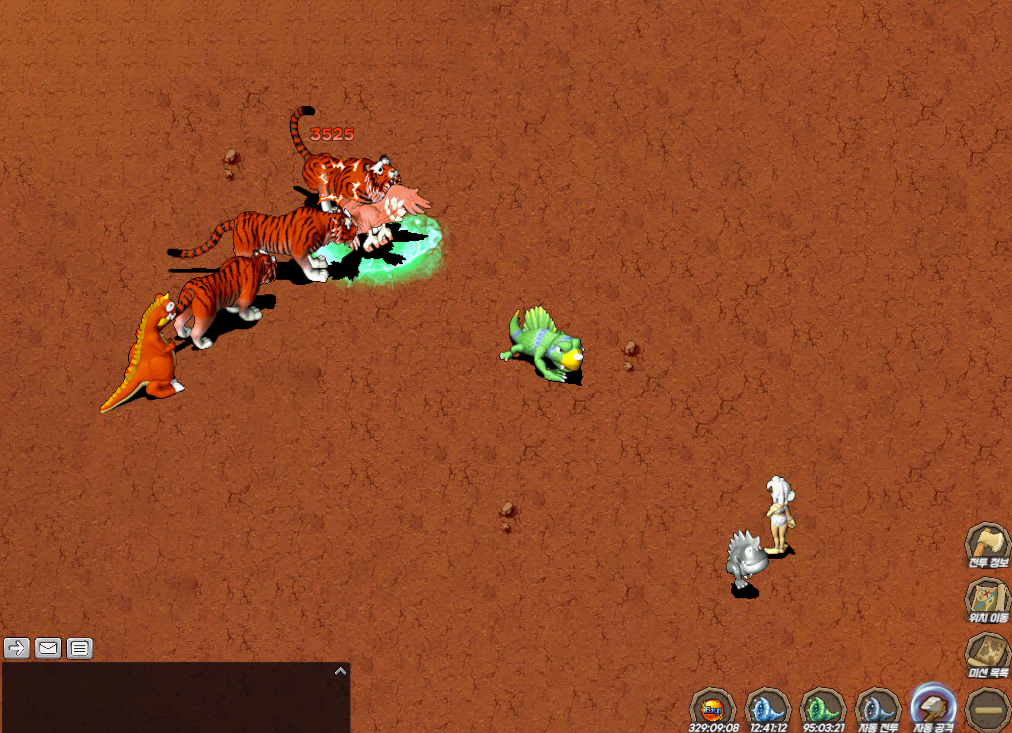Screen dimensions: 1012x733
Task: Open the 전투 정보 axe button
Action: click(x=987, y=545)
